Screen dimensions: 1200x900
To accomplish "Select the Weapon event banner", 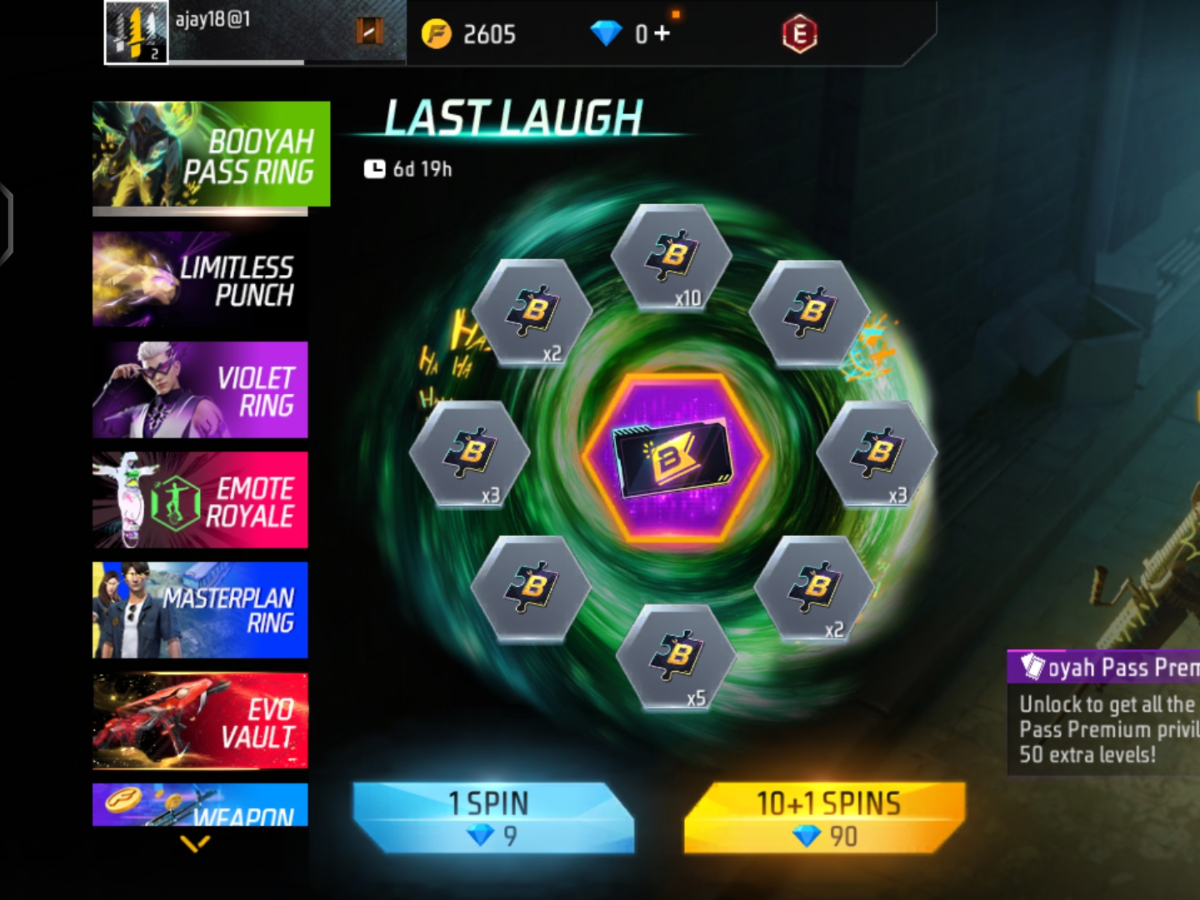I will click(200, 805).
